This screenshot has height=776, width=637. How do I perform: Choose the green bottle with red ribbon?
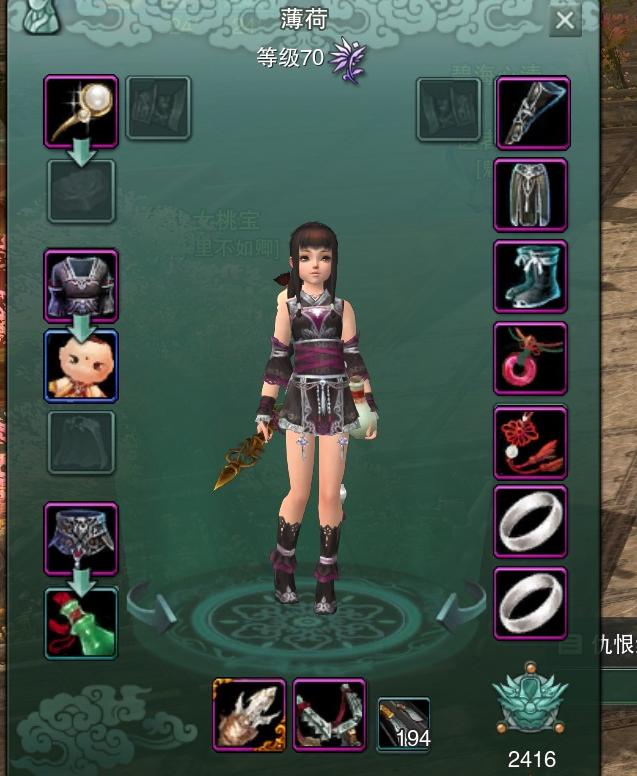pos(81,623)
